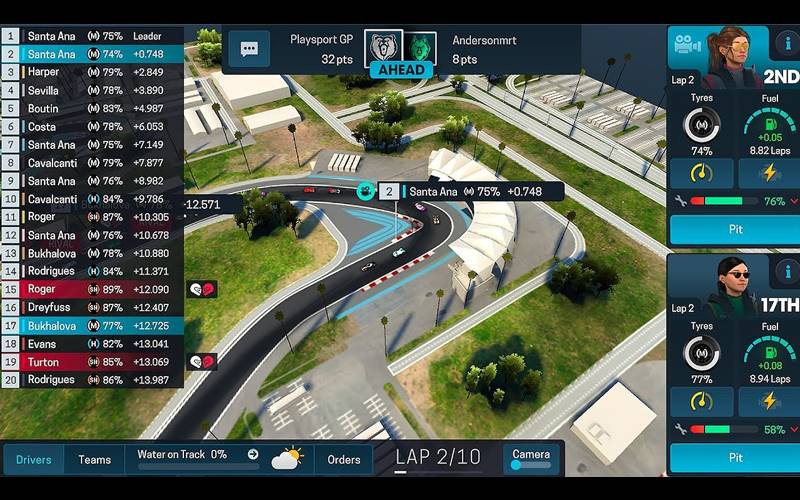Click the camera icon on 2ND driver panel

tap(686, 45)
